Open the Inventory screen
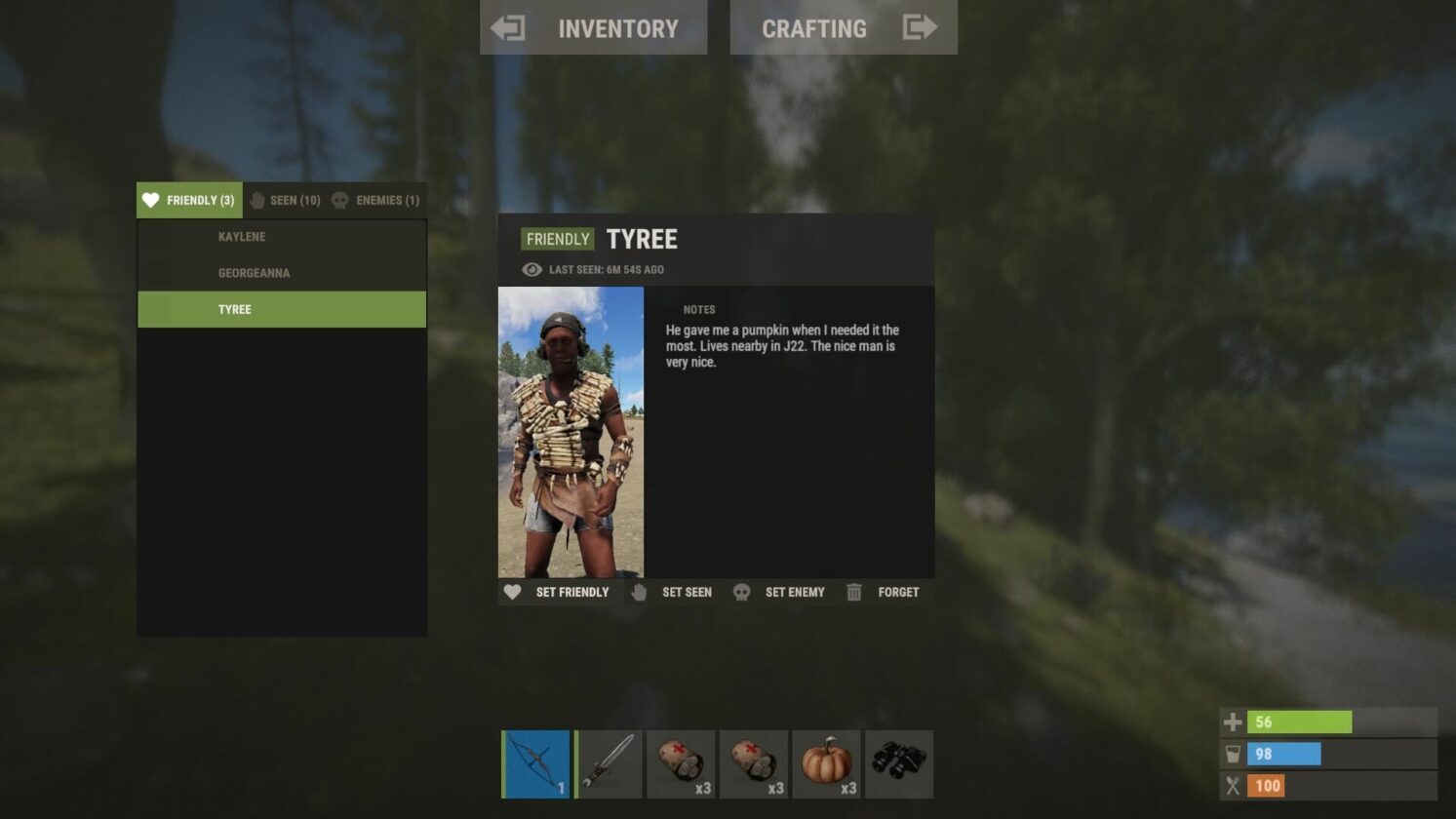This screenshot has width=1456, height=819. [594, 27]
